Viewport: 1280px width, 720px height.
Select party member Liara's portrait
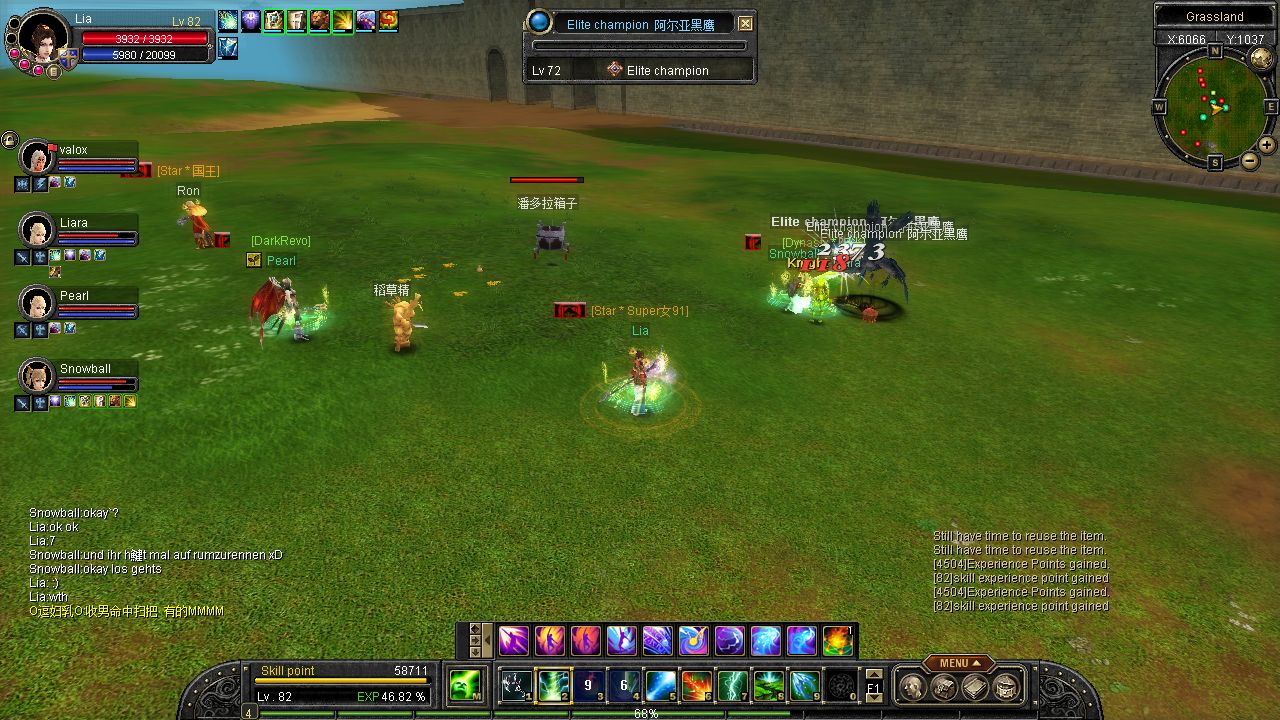37,231
